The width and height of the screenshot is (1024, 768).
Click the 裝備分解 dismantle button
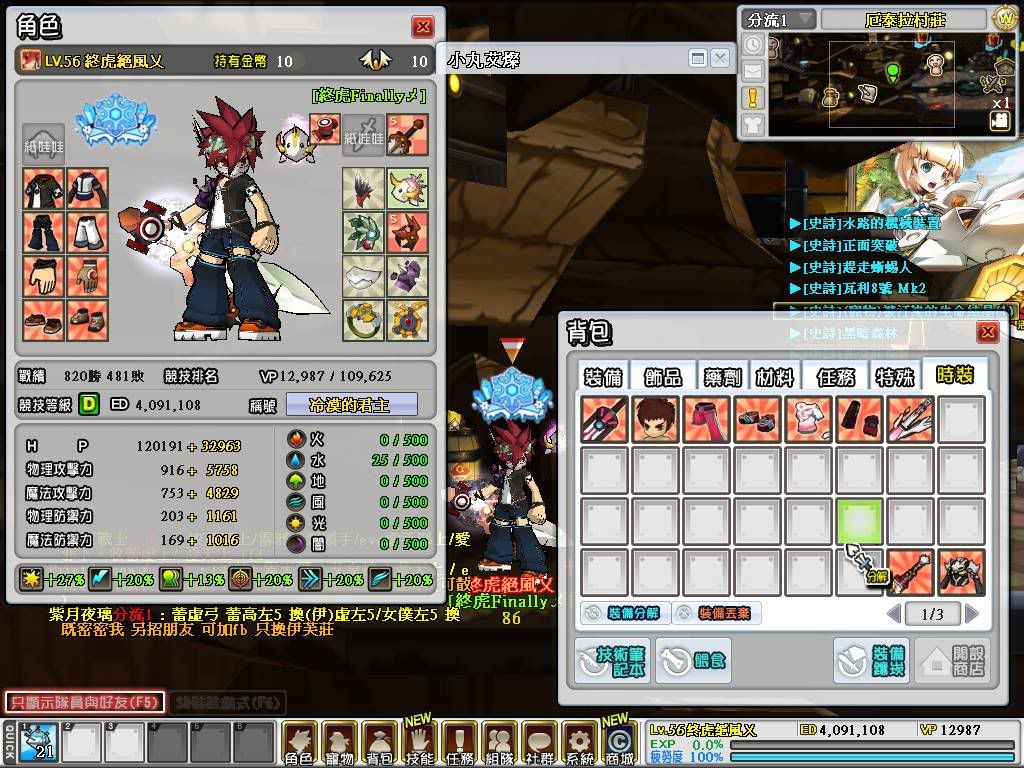click(622, 613)
